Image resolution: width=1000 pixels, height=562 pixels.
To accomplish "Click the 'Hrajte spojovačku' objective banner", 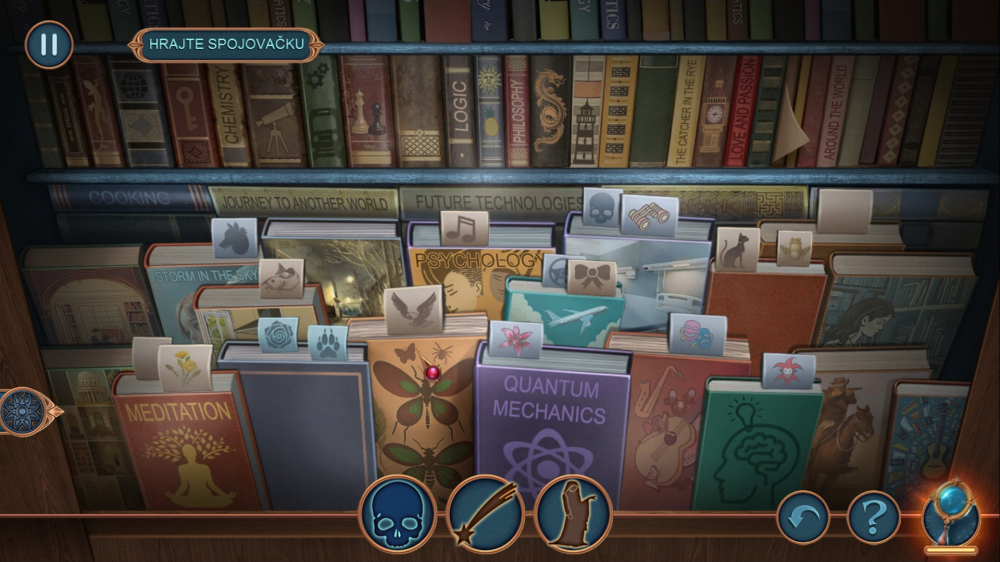I will (x=225, y=45).
